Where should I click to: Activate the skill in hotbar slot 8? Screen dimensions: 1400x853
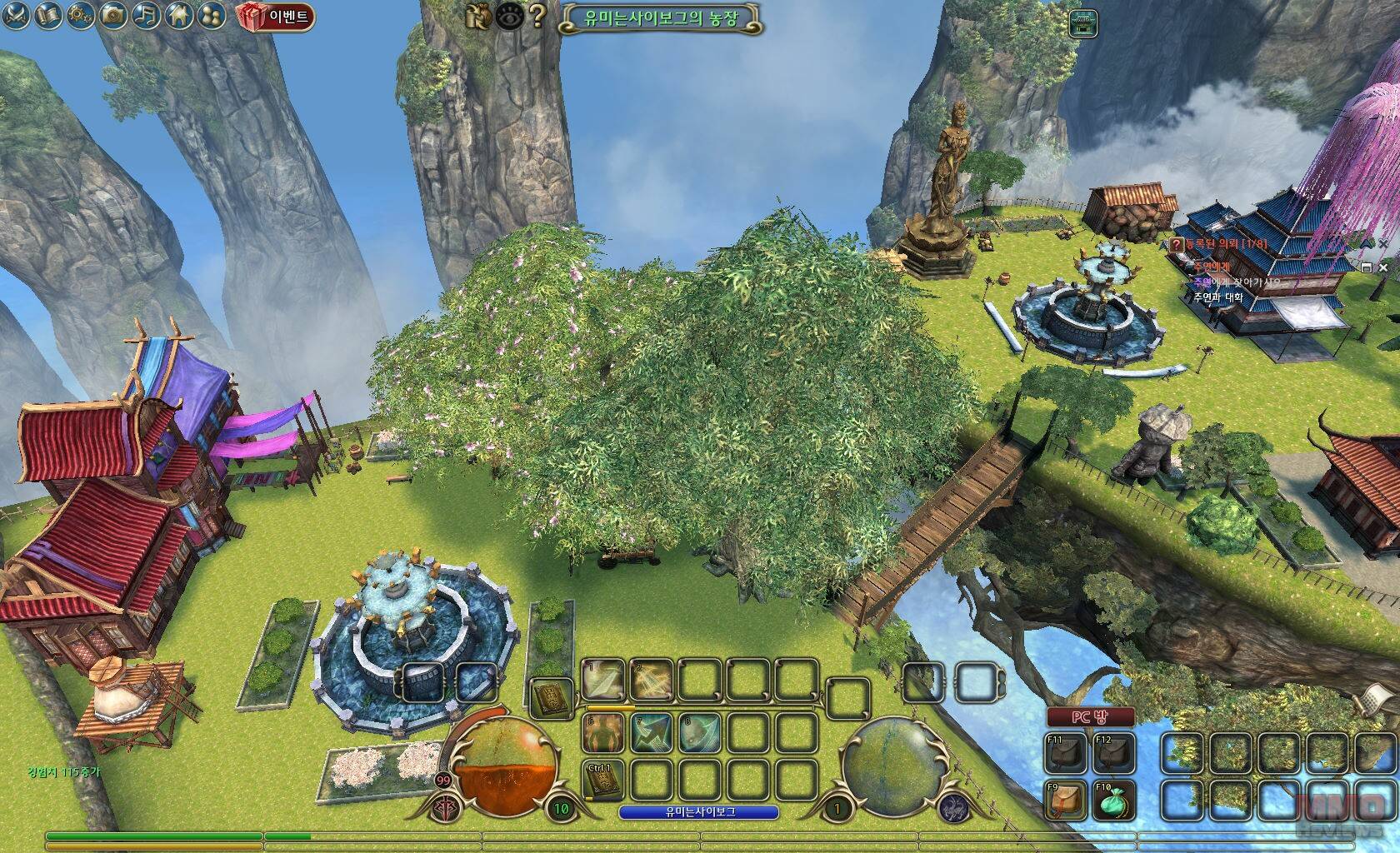pyautogui.click(x=700, y=733)
